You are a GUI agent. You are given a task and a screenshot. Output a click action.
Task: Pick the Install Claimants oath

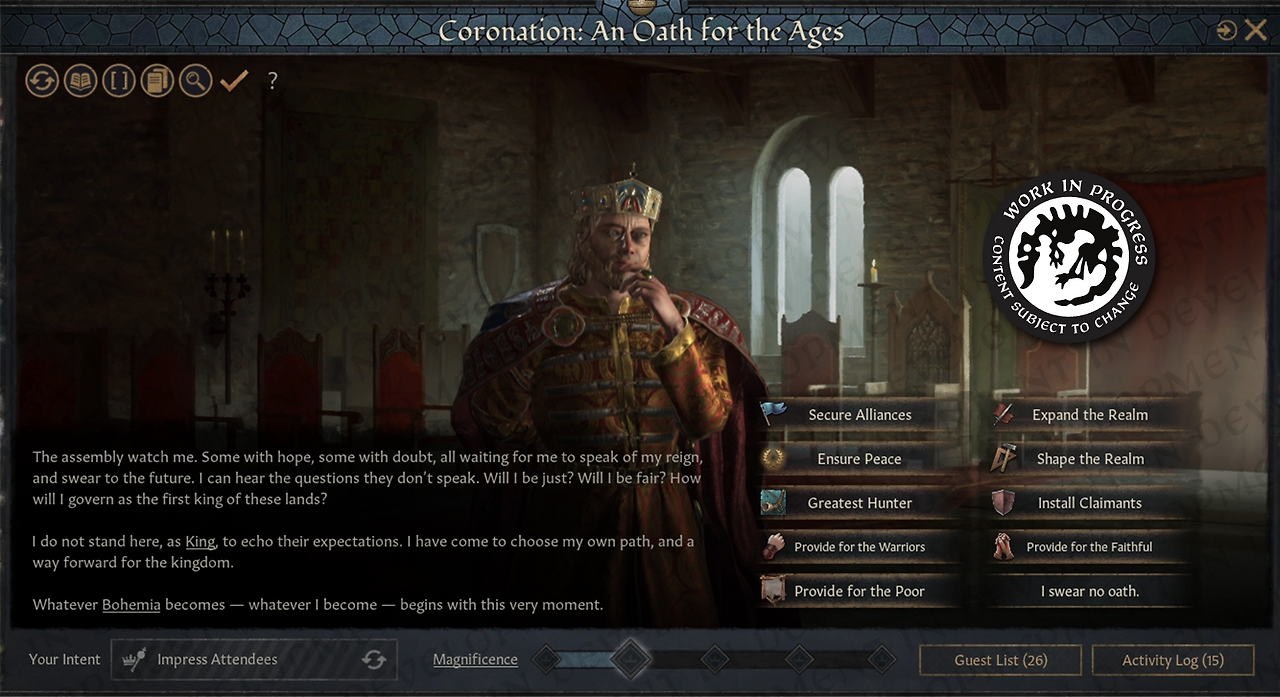point(1090,503)
